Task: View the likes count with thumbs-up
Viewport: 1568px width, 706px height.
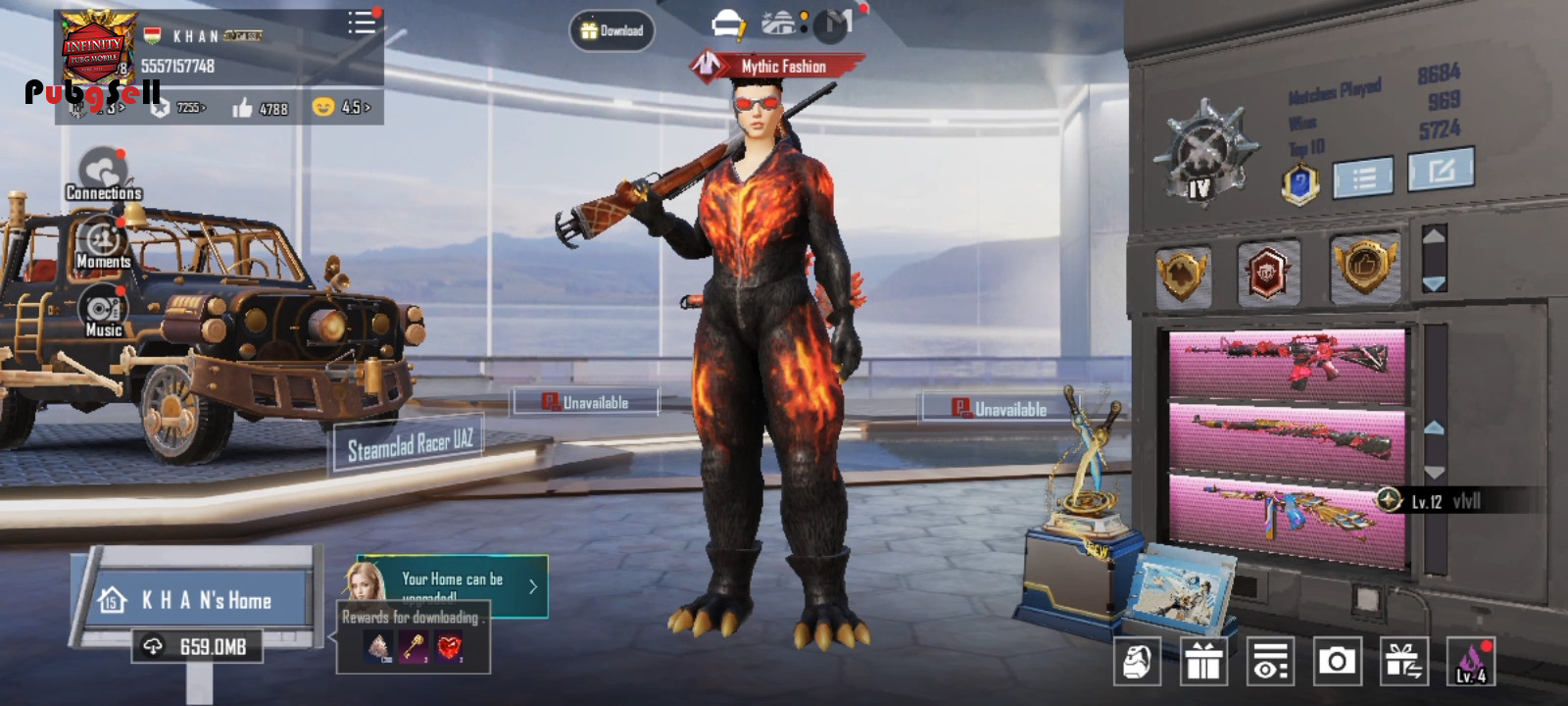Action: (x=260, y=108)
